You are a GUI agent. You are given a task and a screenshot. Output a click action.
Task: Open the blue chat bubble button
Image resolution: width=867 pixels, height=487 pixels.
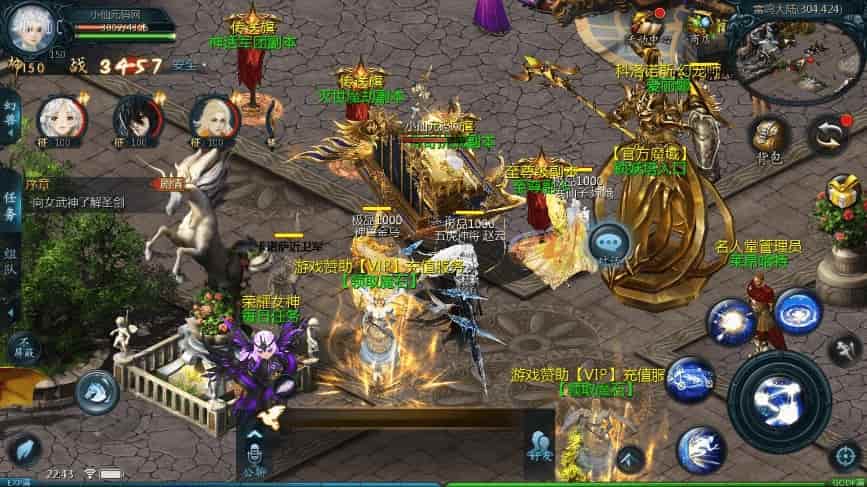coord(608,242)
